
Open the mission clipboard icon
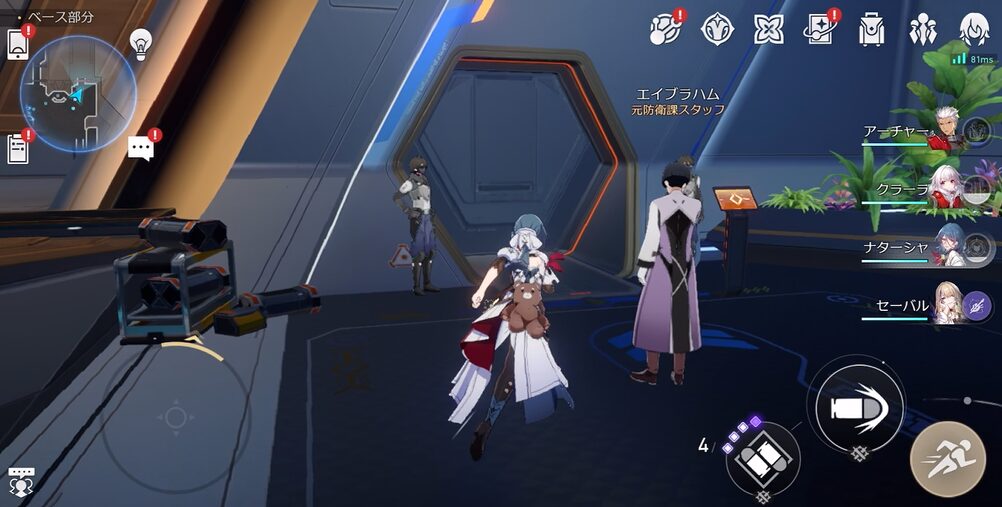coord(18,148)
